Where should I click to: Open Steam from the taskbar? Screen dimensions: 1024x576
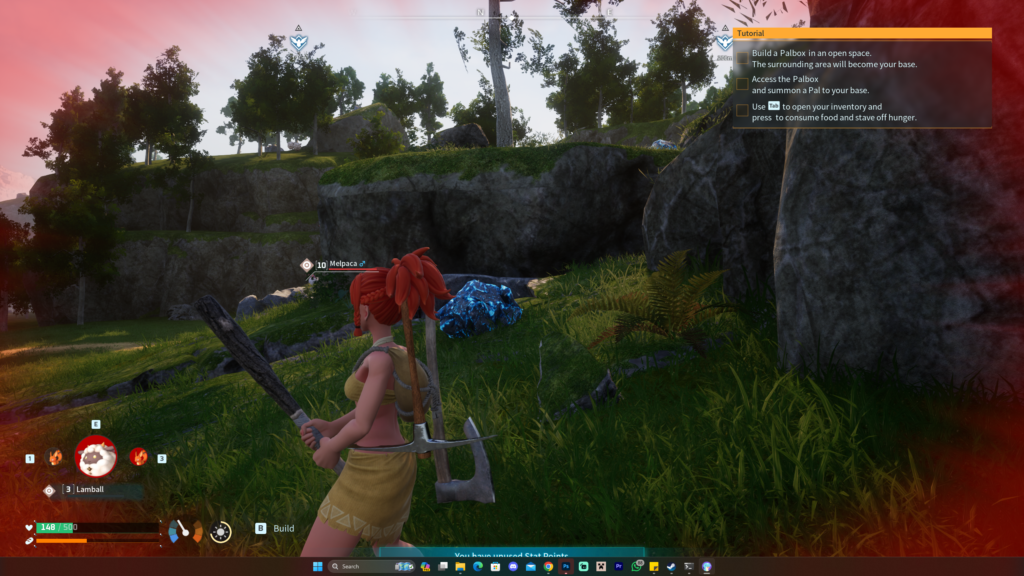point(671,567)
